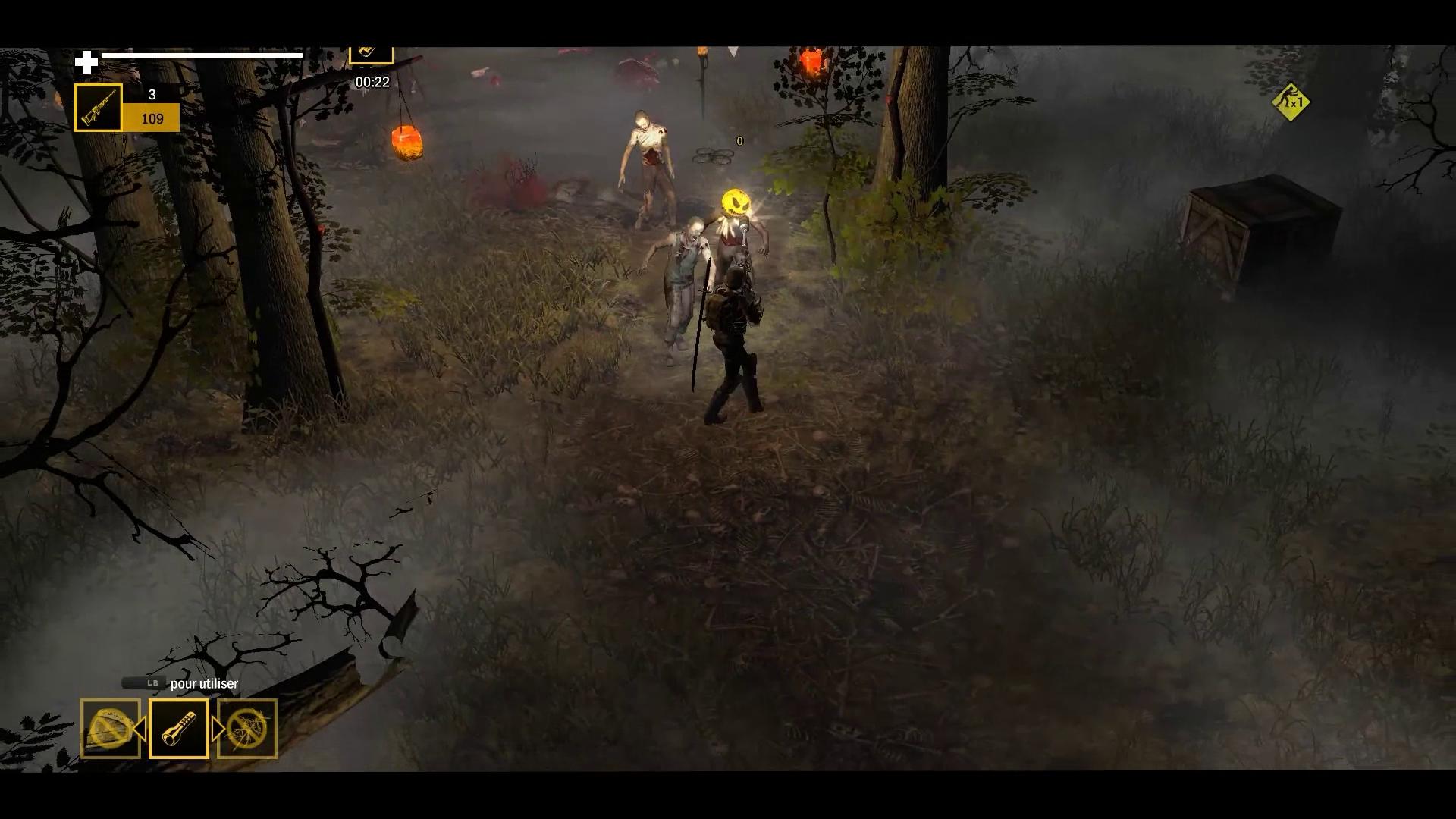Viewport: 1456px width, 819px height.
Task: Cycle items with the right arrow
Action: point(217,730)
